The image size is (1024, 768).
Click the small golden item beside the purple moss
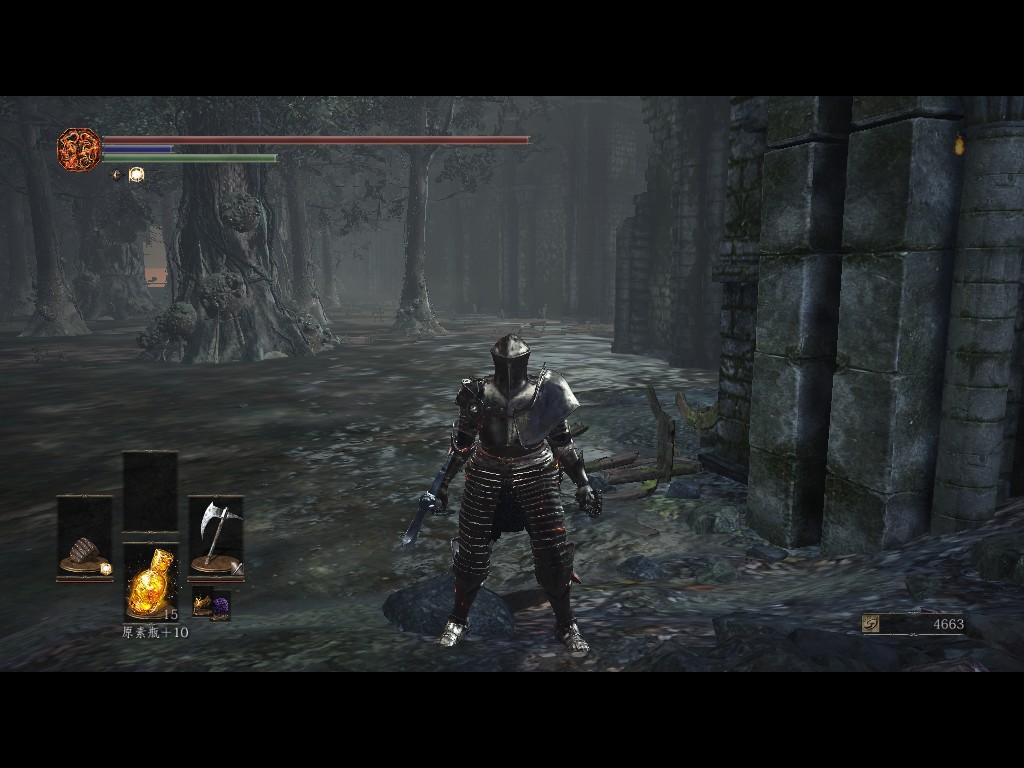202,605
